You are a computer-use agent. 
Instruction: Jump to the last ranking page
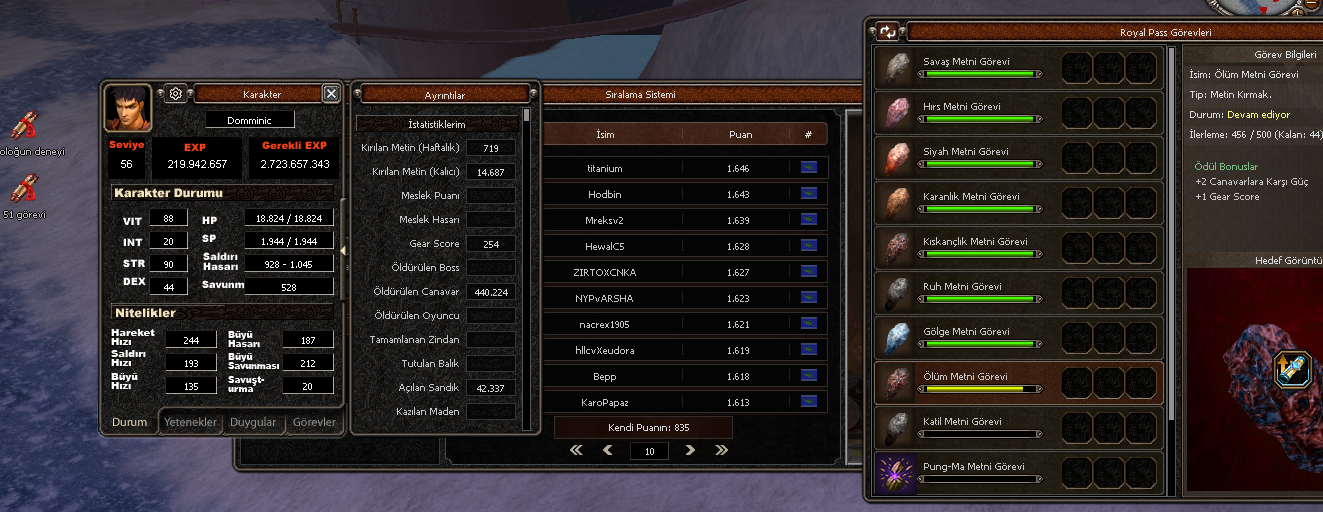(721, 450)
